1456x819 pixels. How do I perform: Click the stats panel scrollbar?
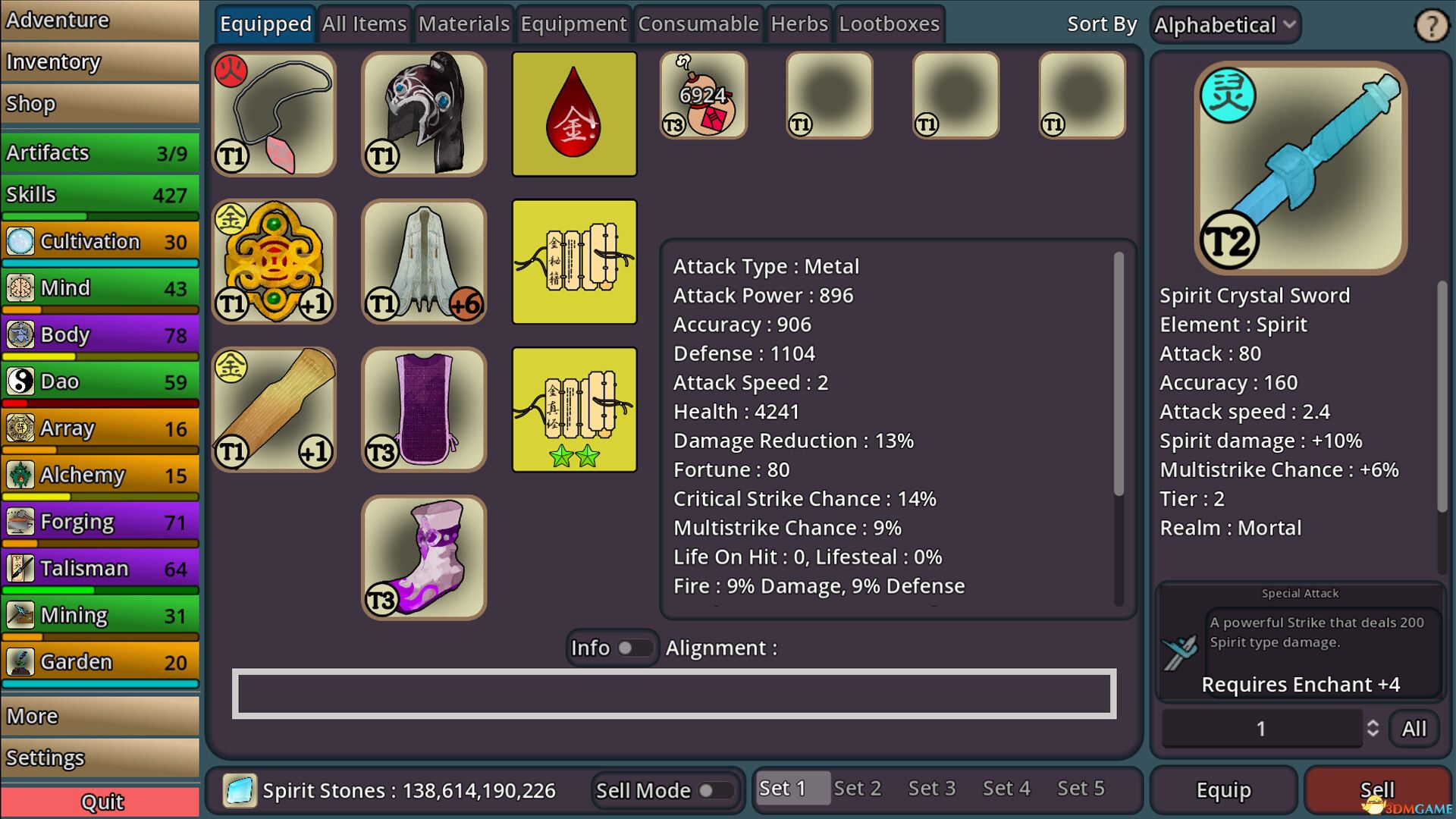1118,364
